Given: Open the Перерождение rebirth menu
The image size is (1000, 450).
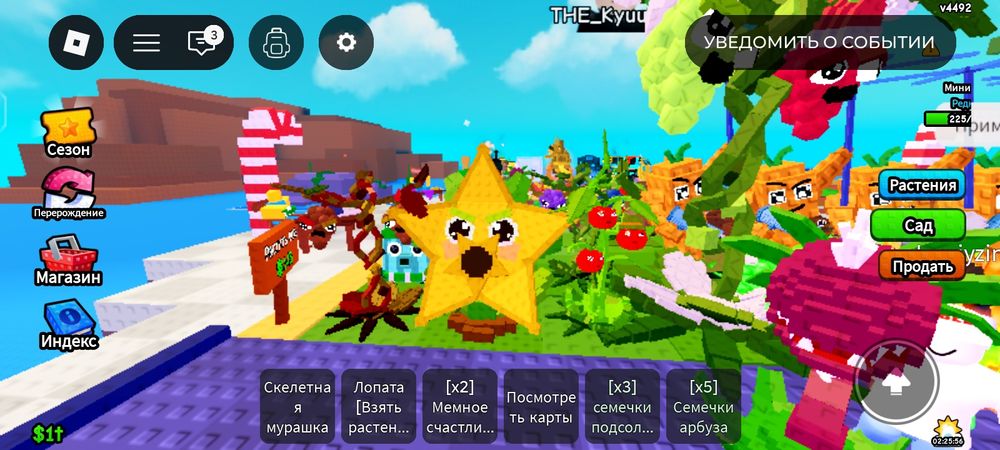Looking at the screenshot, I should tap(68, 194).
